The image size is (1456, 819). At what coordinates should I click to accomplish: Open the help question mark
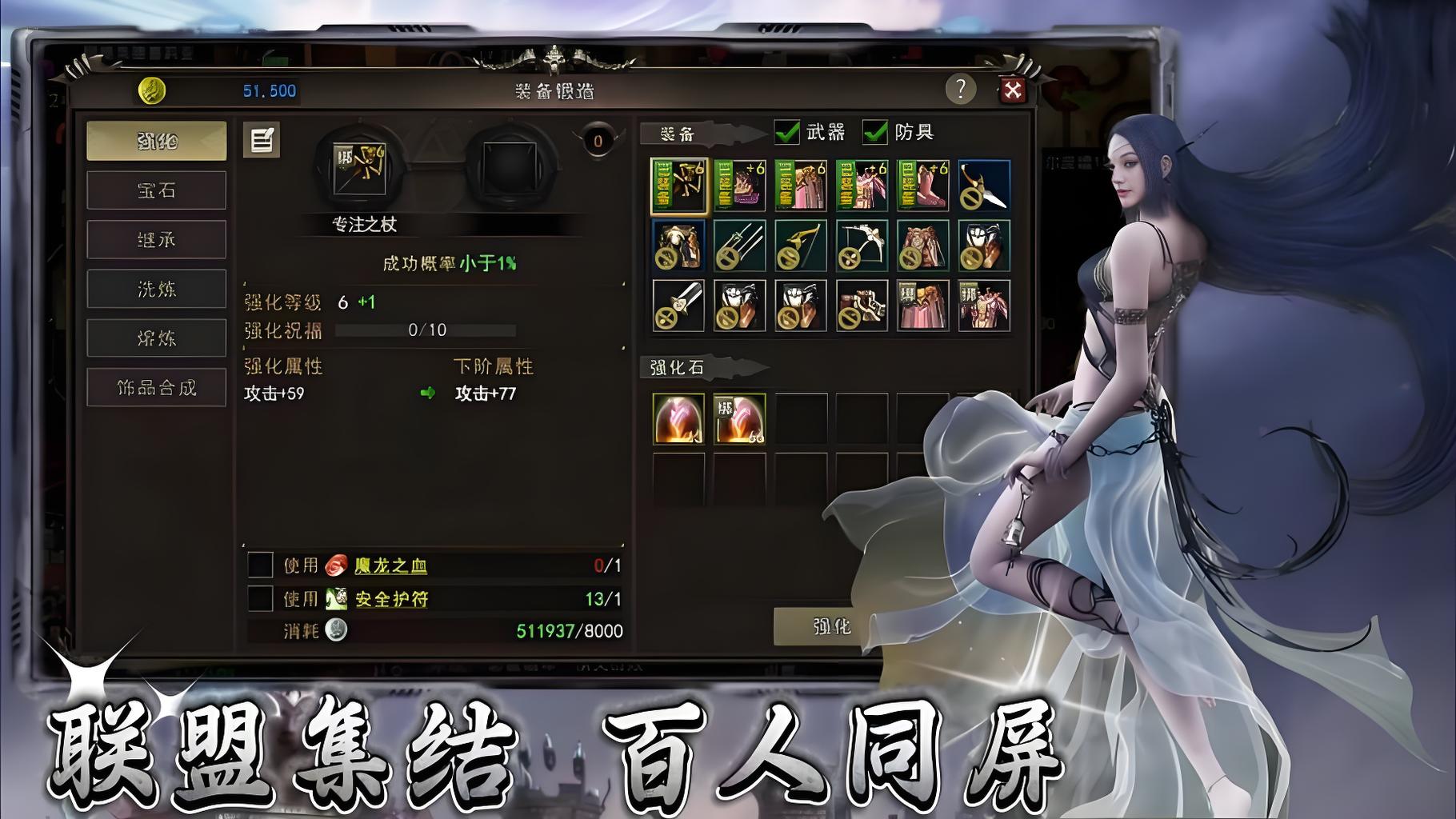click(x=959, y=90)
